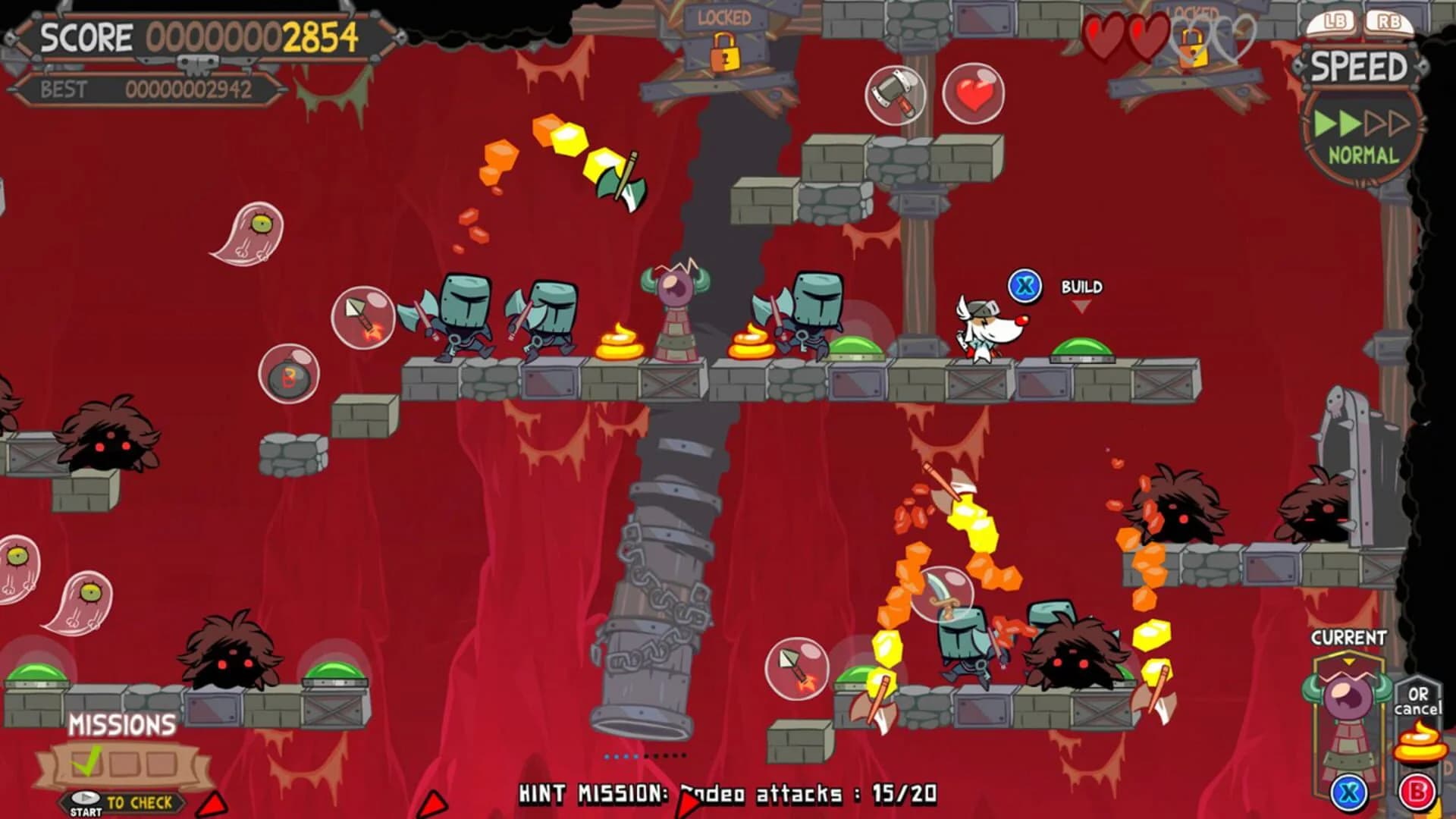
Task: Select the hammer power-up bubble
Action: 895,93
